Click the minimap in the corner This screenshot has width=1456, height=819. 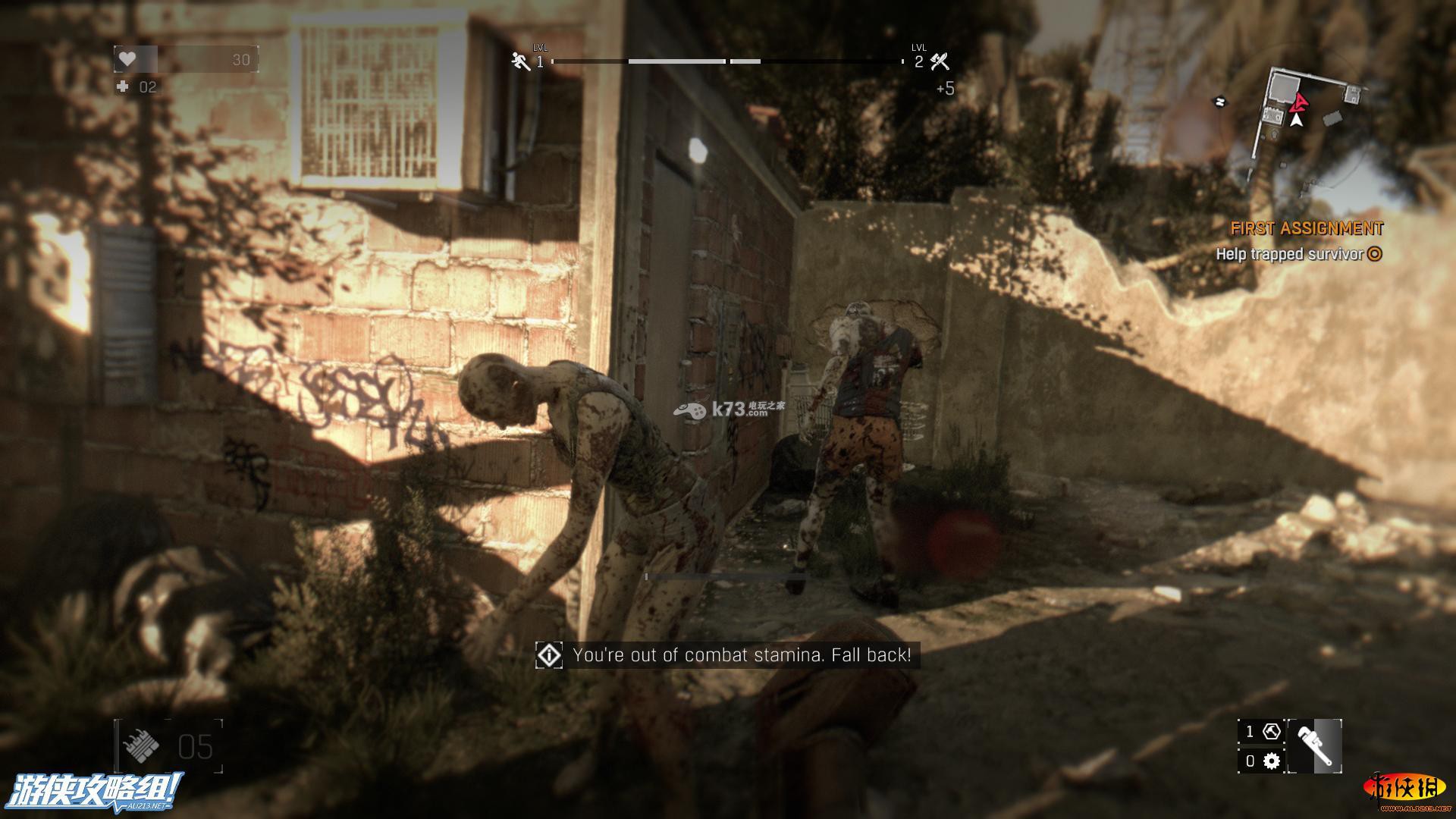[x=1306, y=114]
